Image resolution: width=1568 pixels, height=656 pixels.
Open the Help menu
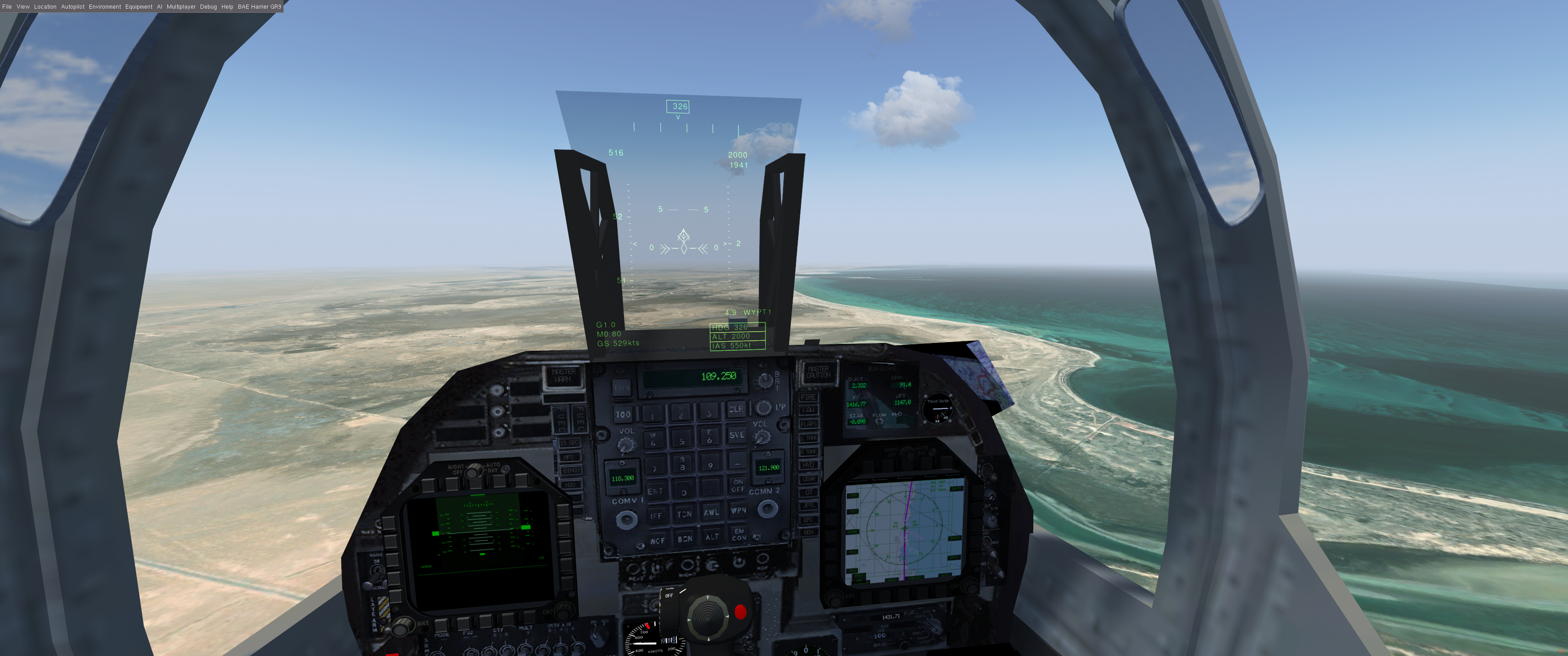tap(227, 7)
